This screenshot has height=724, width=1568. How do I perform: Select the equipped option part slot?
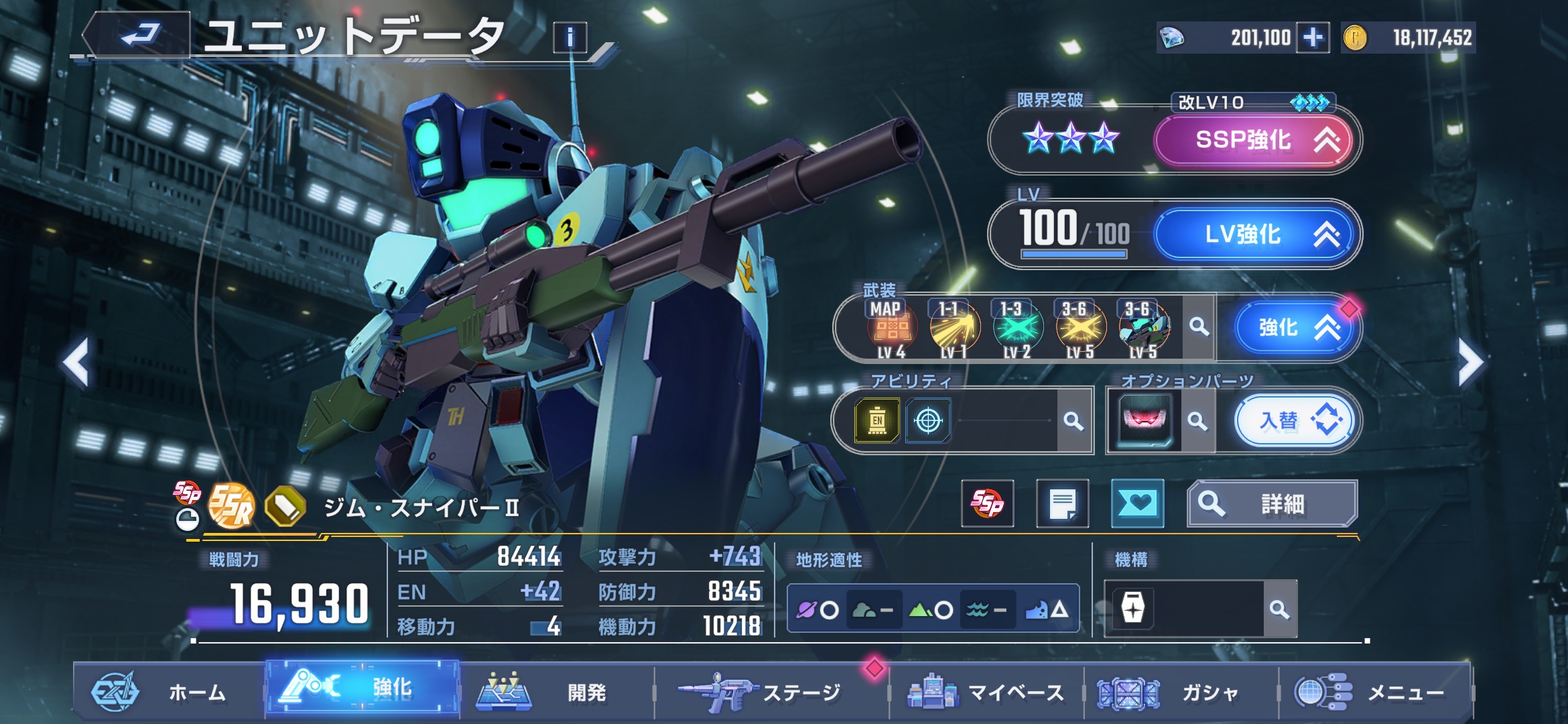pyautogui.click(x=1145, y=421)
